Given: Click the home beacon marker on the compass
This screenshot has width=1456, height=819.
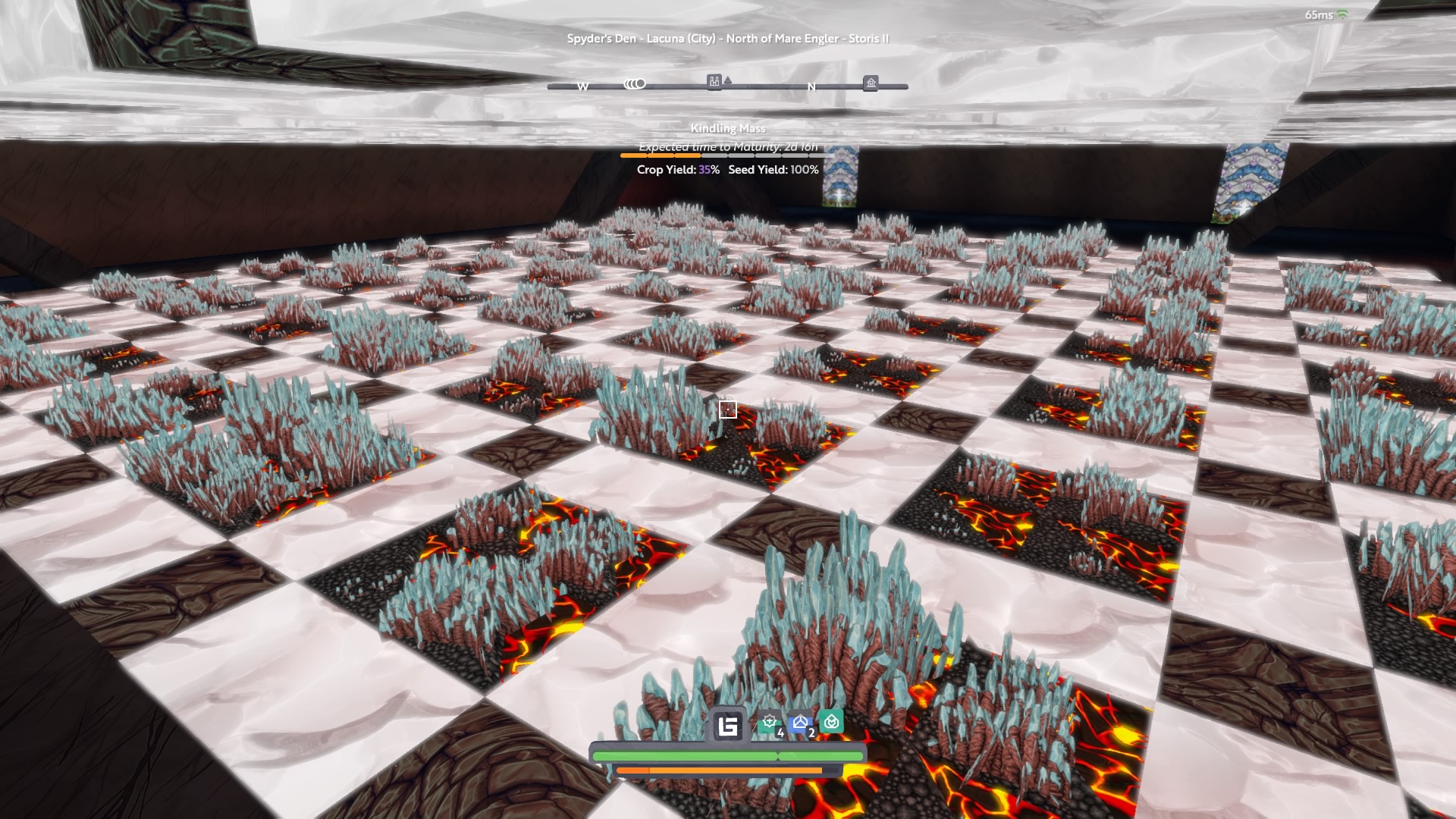Looking at the screenshot, I should click(871, 83).
